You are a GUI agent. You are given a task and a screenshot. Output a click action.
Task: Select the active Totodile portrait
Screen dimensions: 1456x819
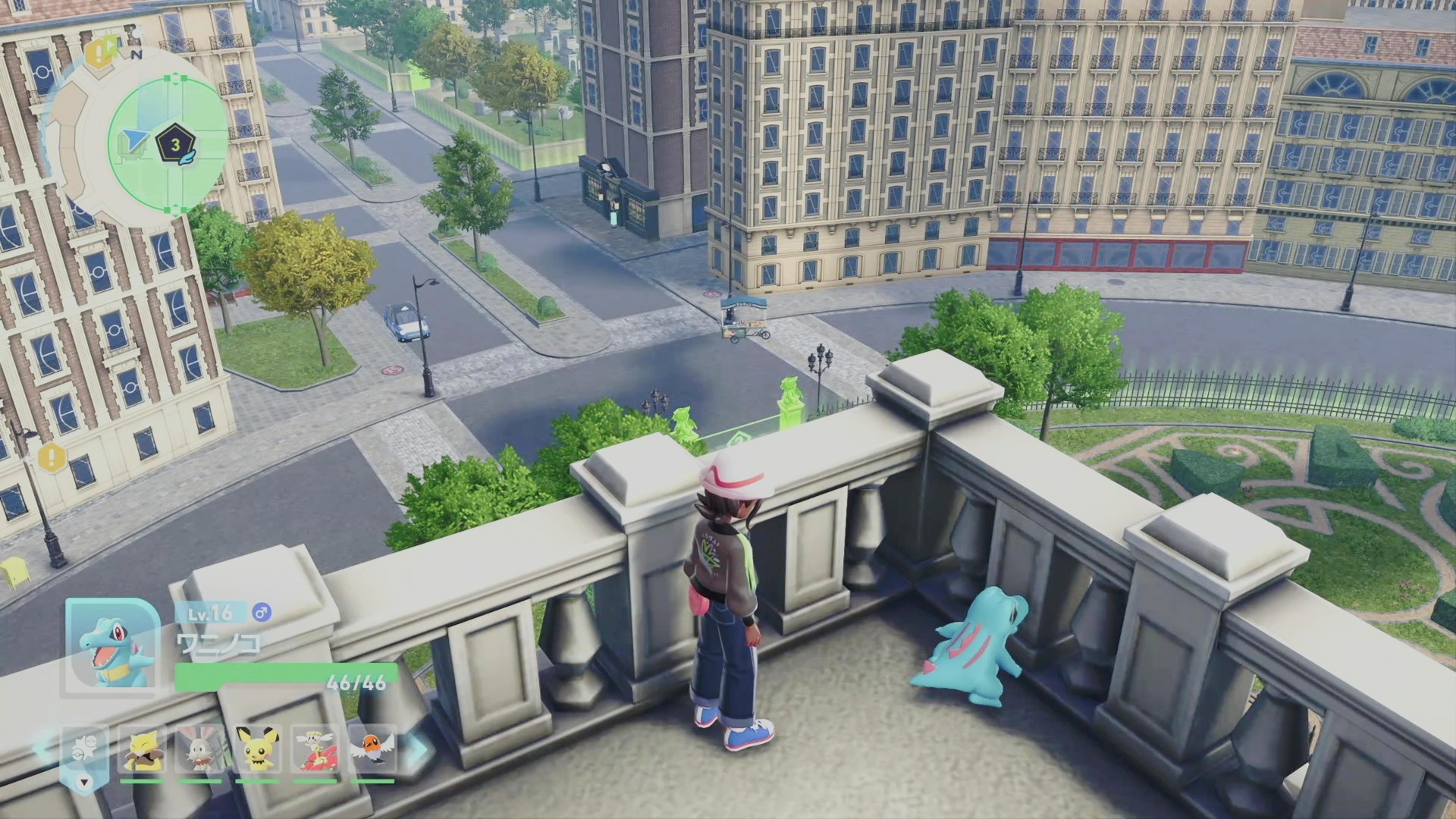click(x=111, y=647)
